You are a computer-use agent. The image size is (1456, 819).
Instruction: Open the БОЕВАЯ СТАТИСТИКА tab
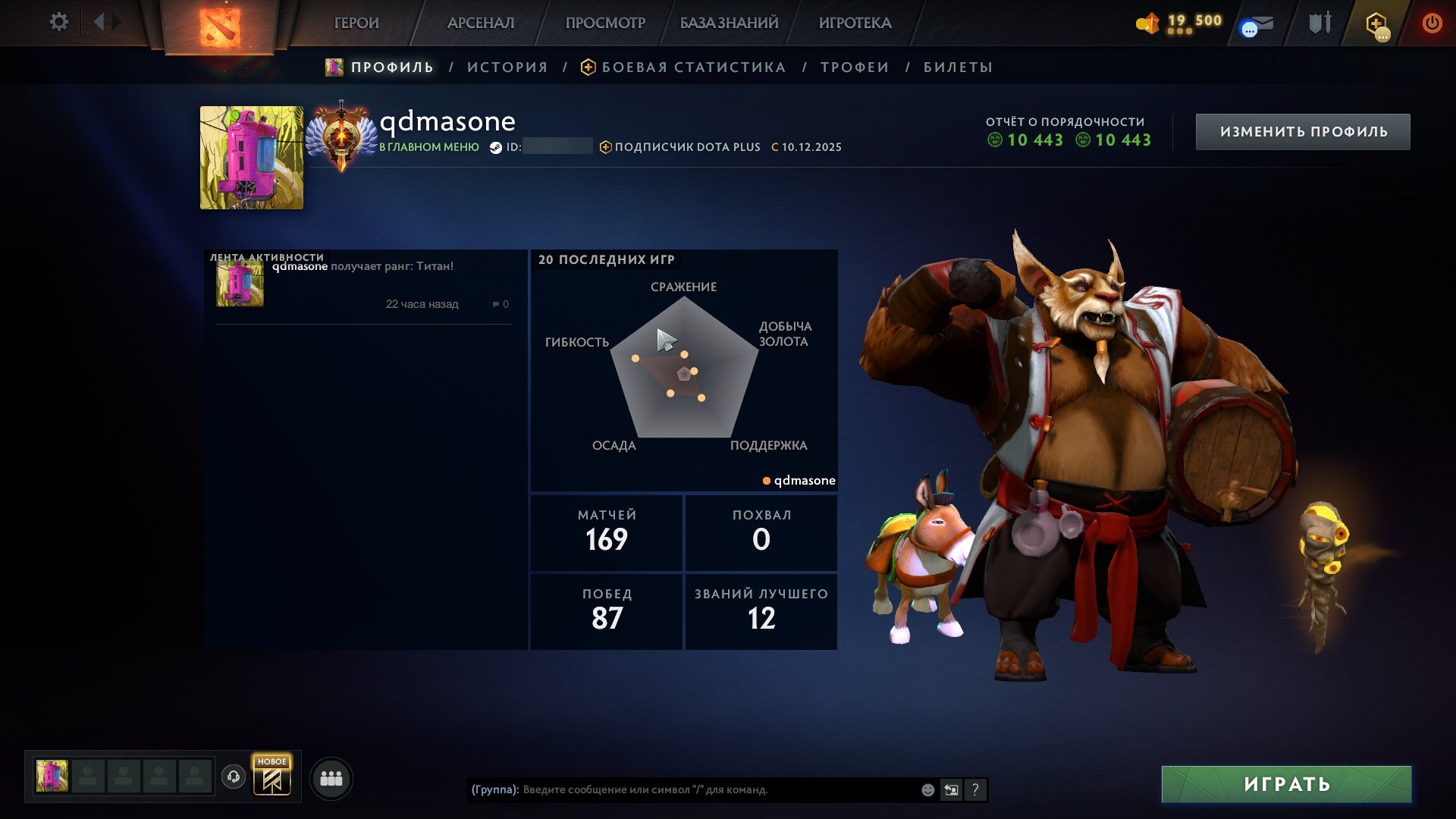(x=692, y=67)
